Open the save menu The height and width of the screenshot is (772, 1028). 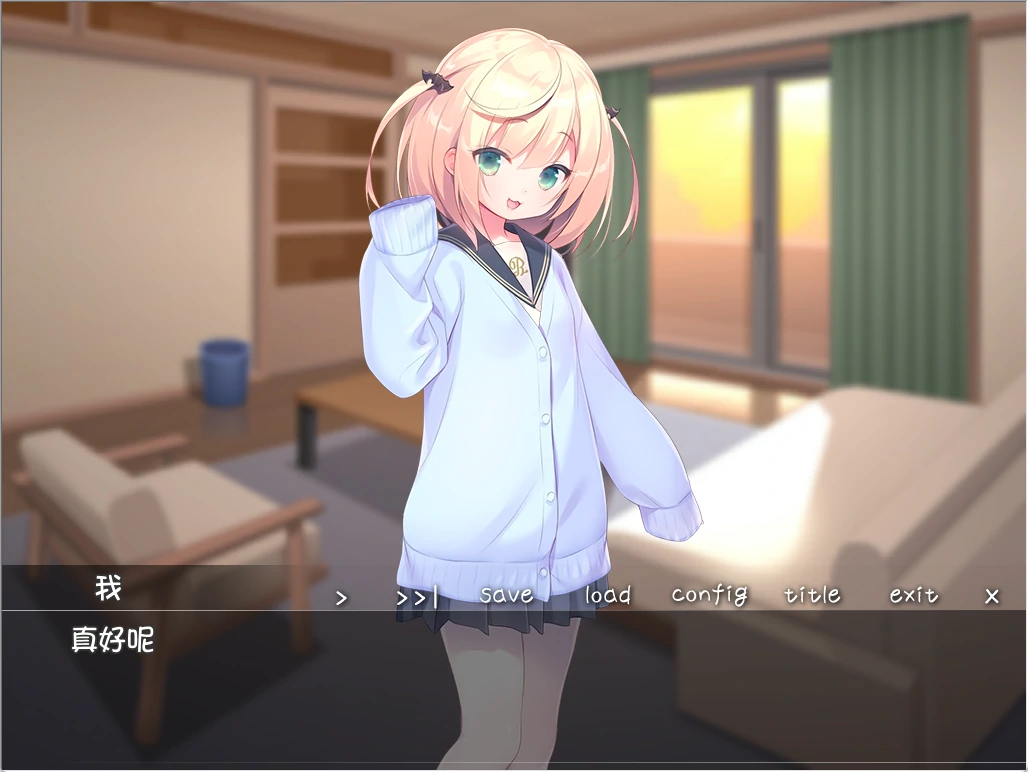click(x=506, y=595)
